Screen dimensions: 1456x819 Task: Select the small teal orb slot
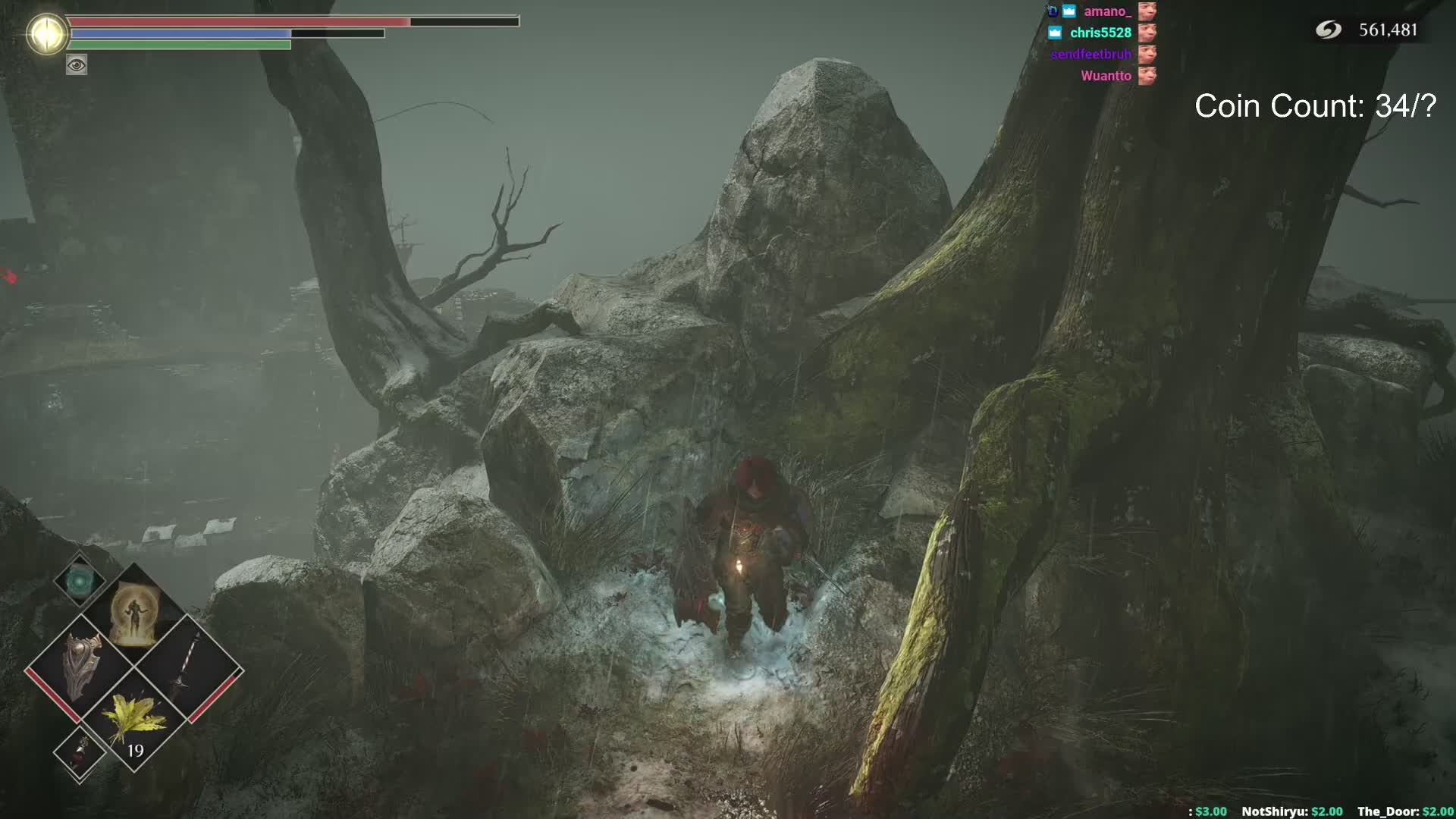click(79, 581)
